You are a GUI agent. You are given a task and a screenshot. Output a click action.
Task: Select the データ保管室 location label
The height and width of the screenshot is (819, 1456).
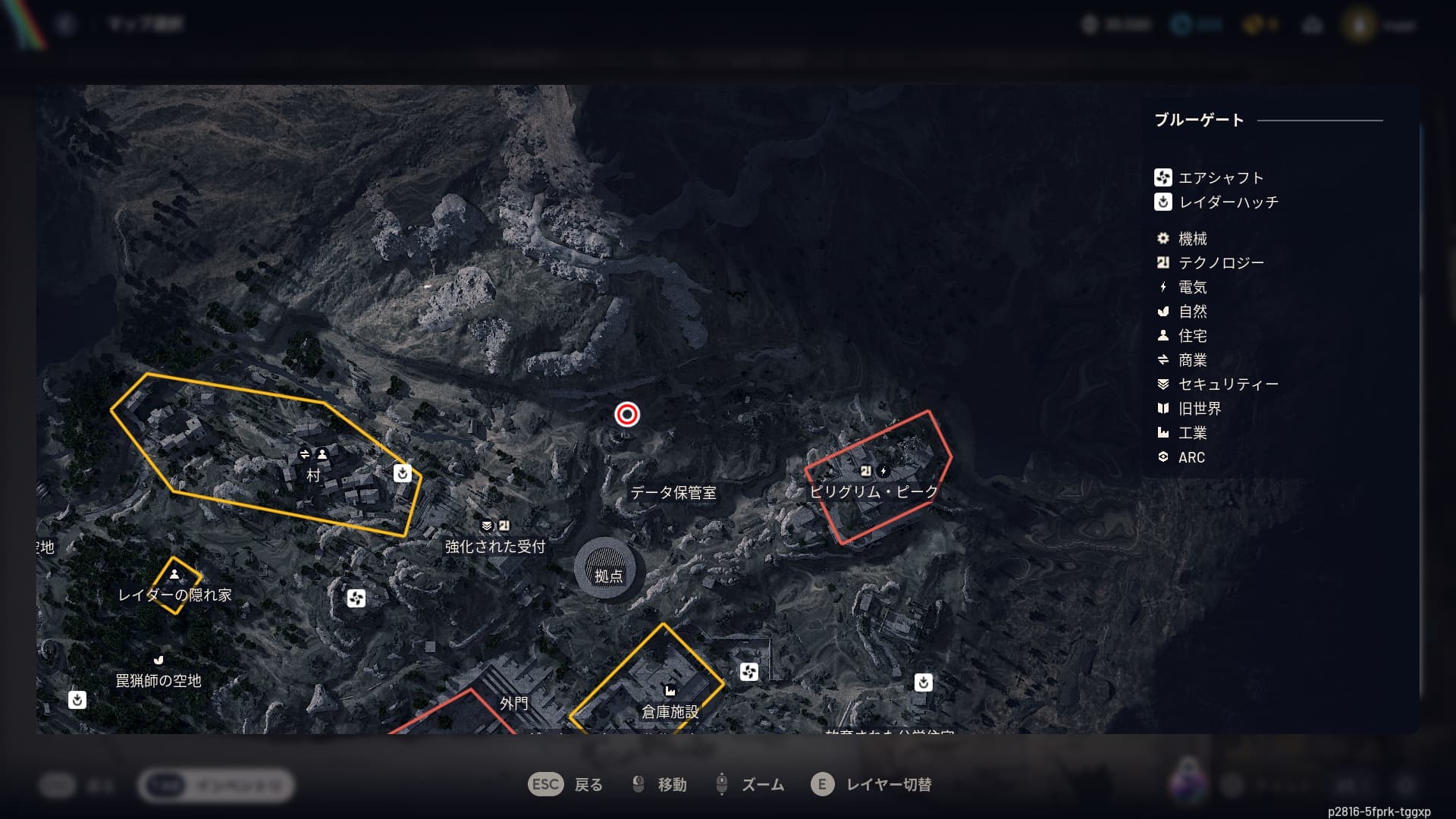673,493
